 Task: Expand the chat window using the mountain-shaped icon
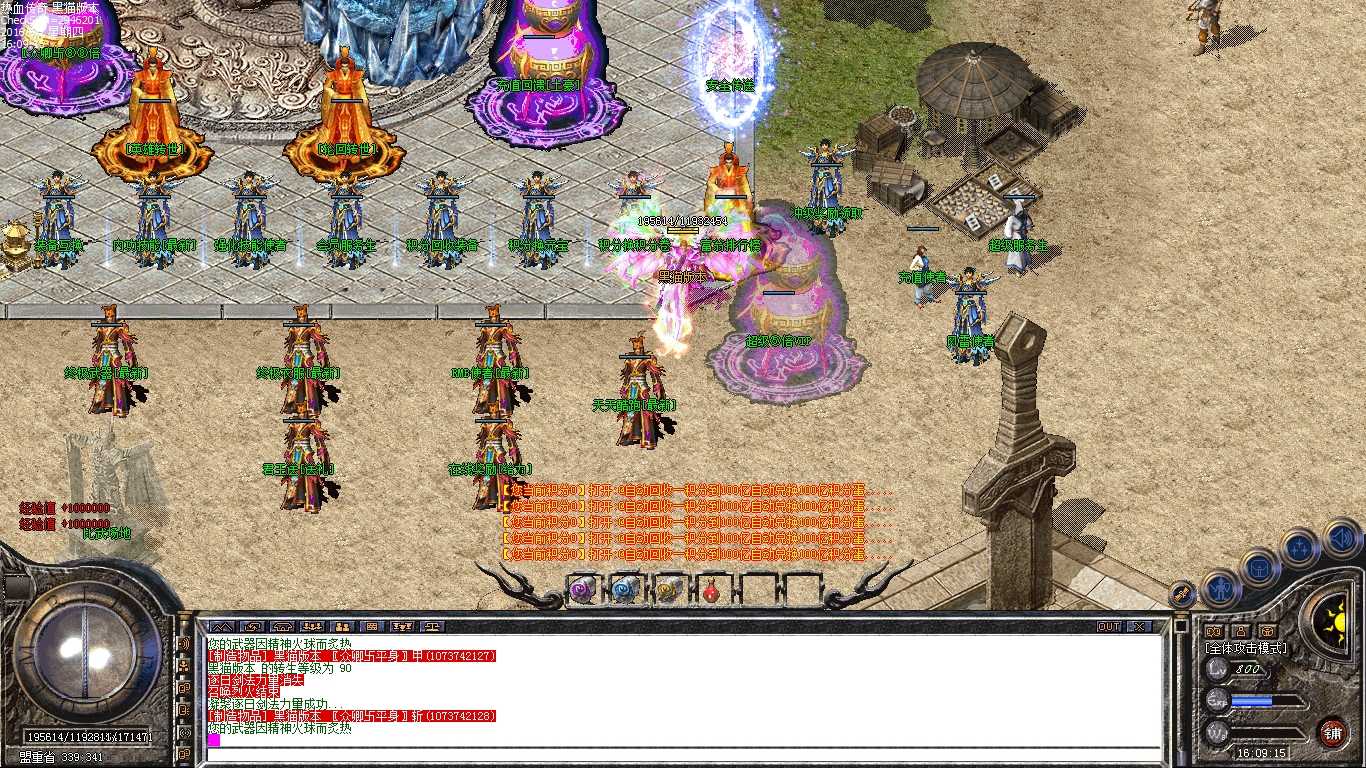tap(221, 627)
